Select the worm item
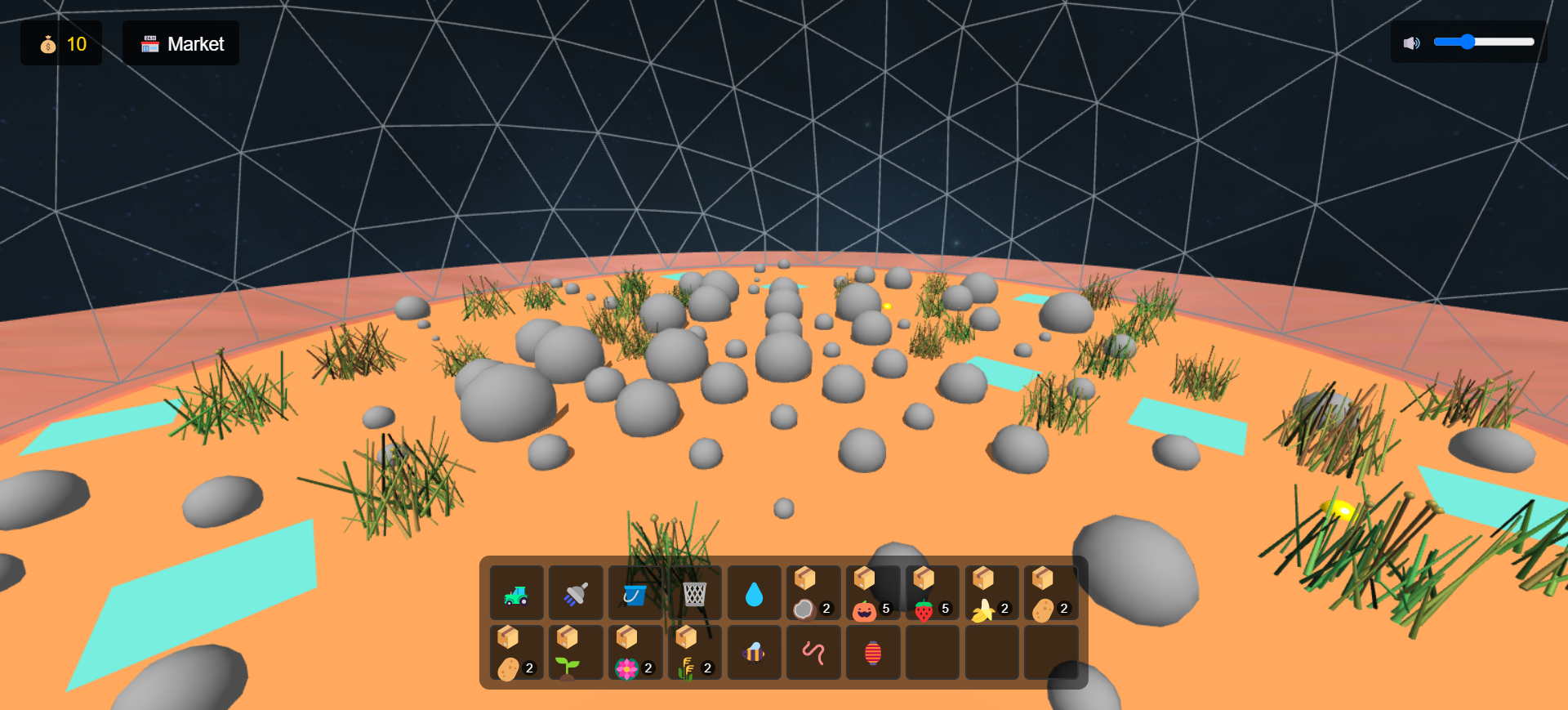The width and height of the screenshot is (1568, 710). coord(813,652)
